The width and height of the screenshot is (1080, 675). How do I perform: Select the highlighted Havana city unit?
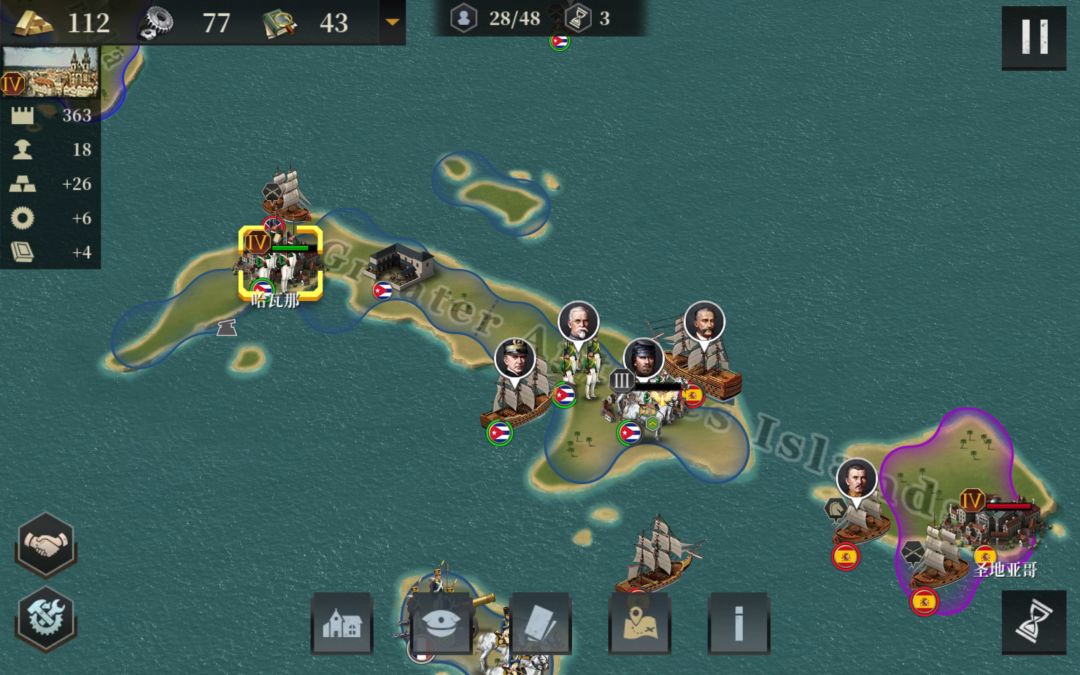281,263
